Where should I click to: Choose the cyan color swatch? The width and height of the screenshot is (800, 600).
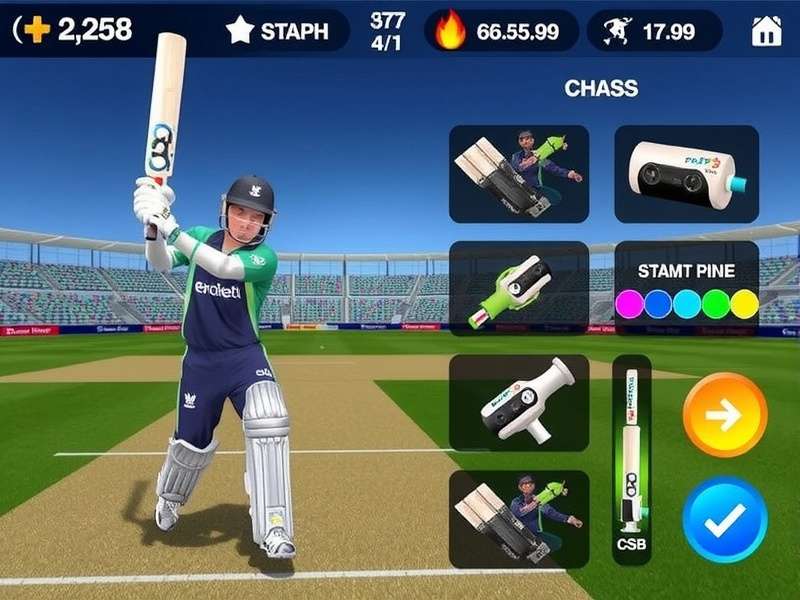(686, 304)
